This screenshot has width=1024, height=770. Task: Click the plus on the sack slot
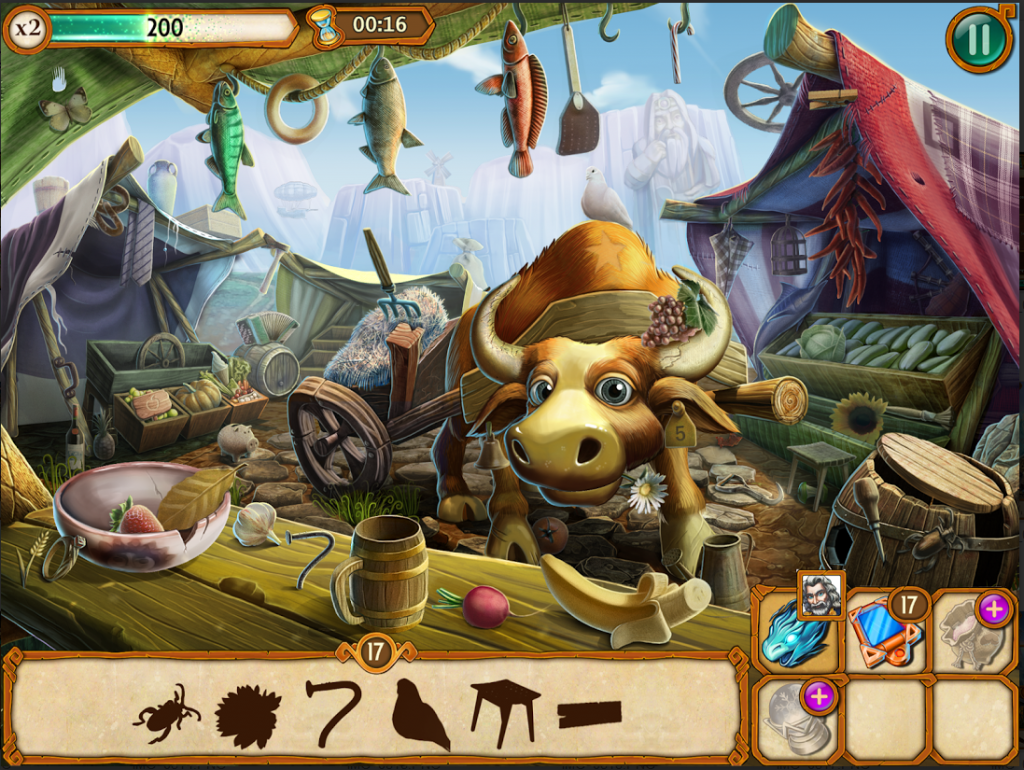pyautogui.click(x=993, y=608)
